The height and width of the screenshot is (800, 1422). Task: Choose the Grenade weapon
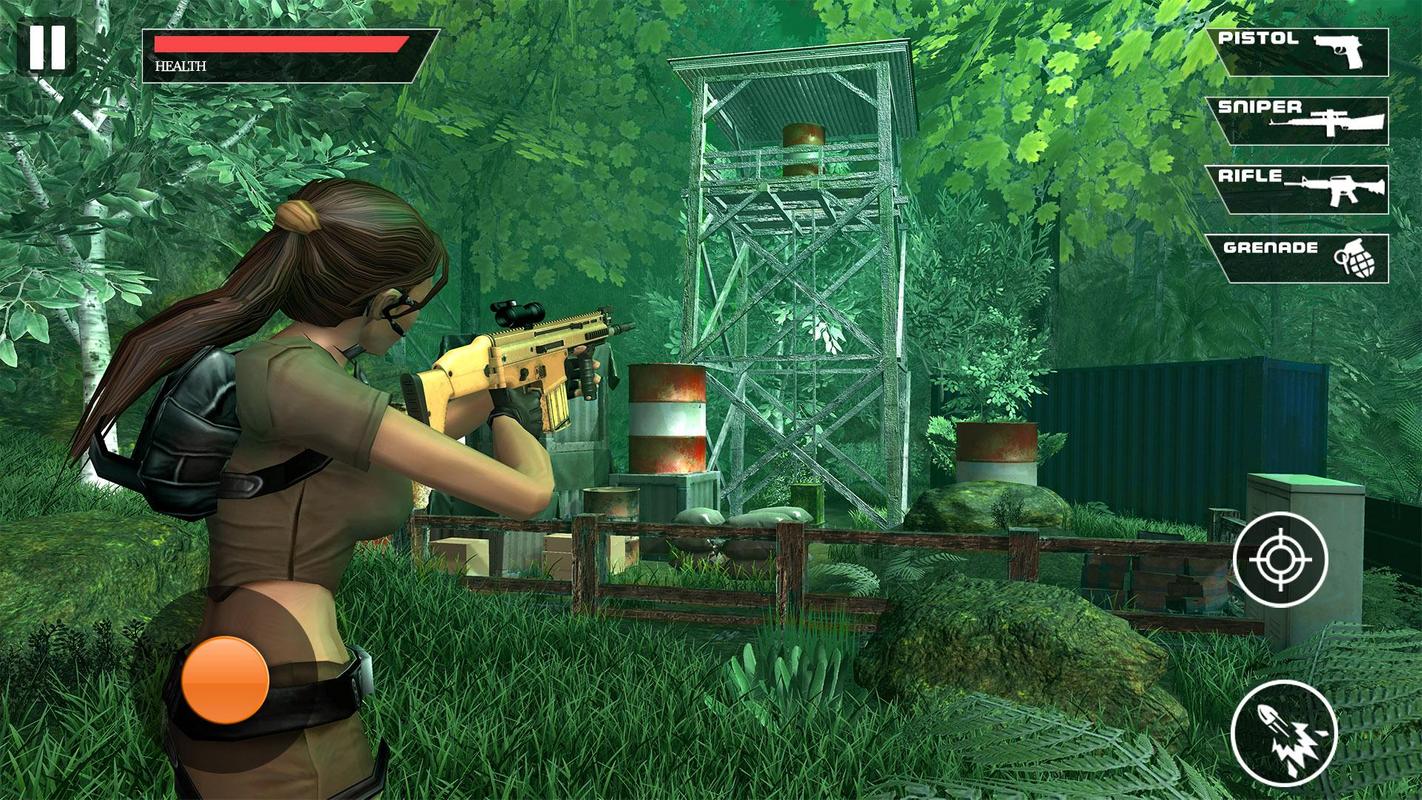point(1300,258)
